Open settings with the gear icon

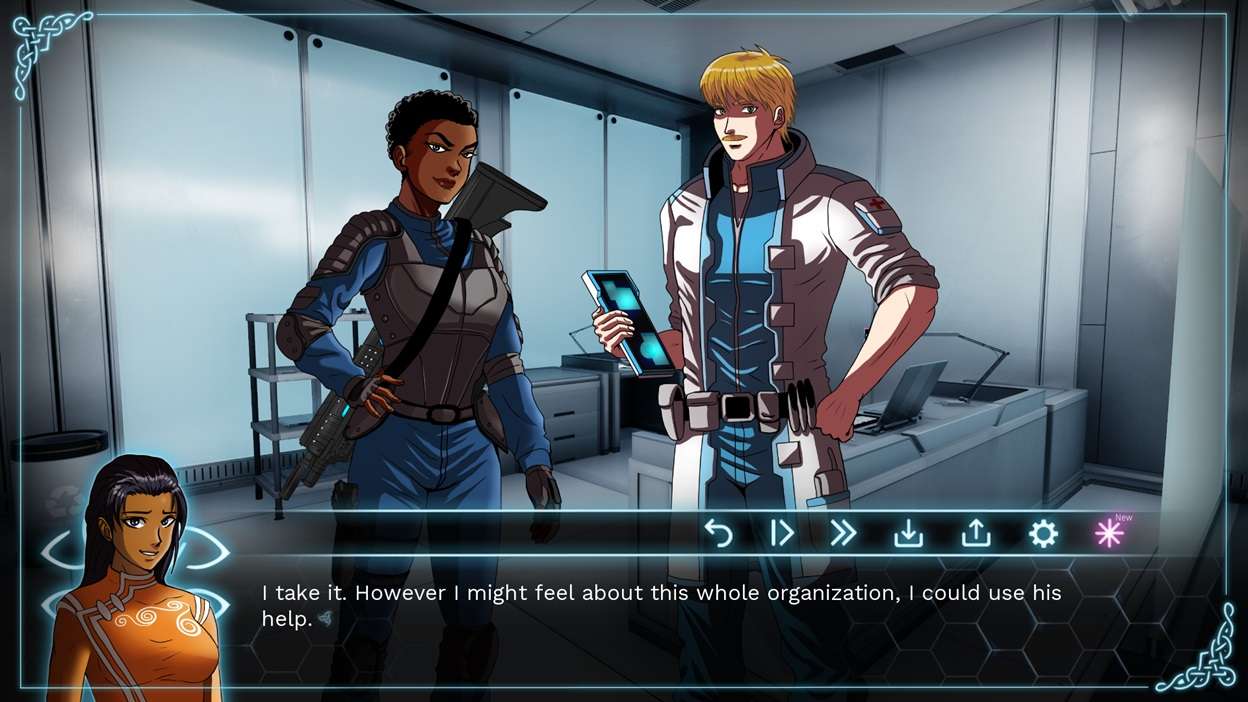click(x=1043, y=534)
